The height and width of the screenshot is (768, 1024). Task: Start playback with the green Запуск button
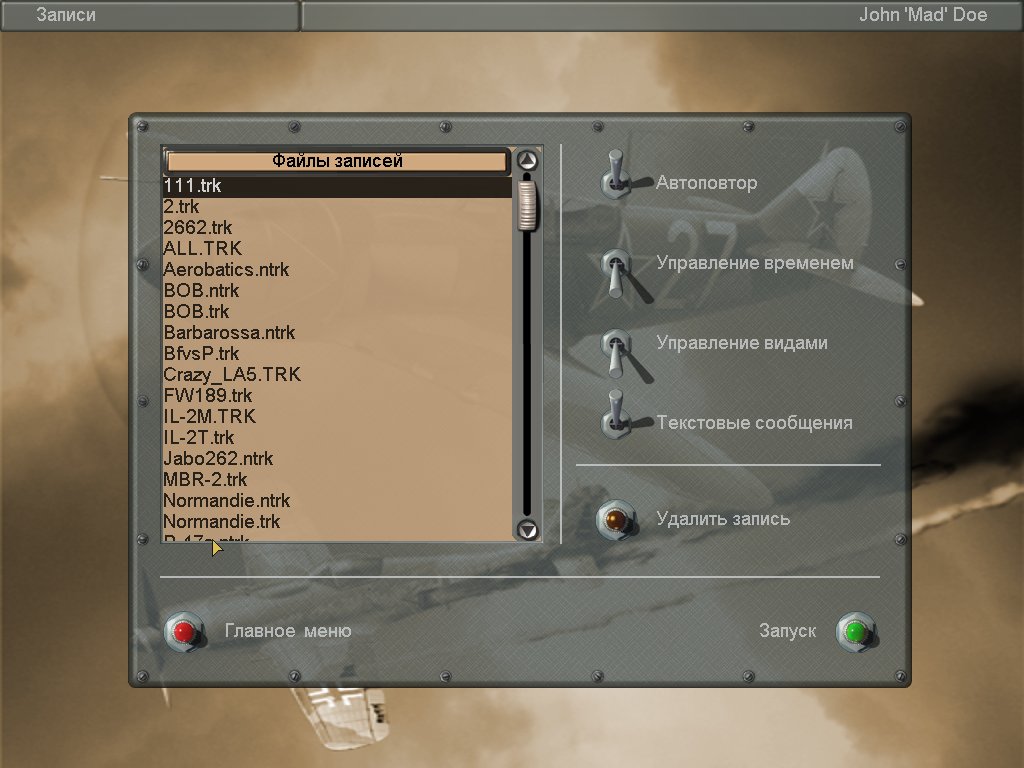coord(855,632)
